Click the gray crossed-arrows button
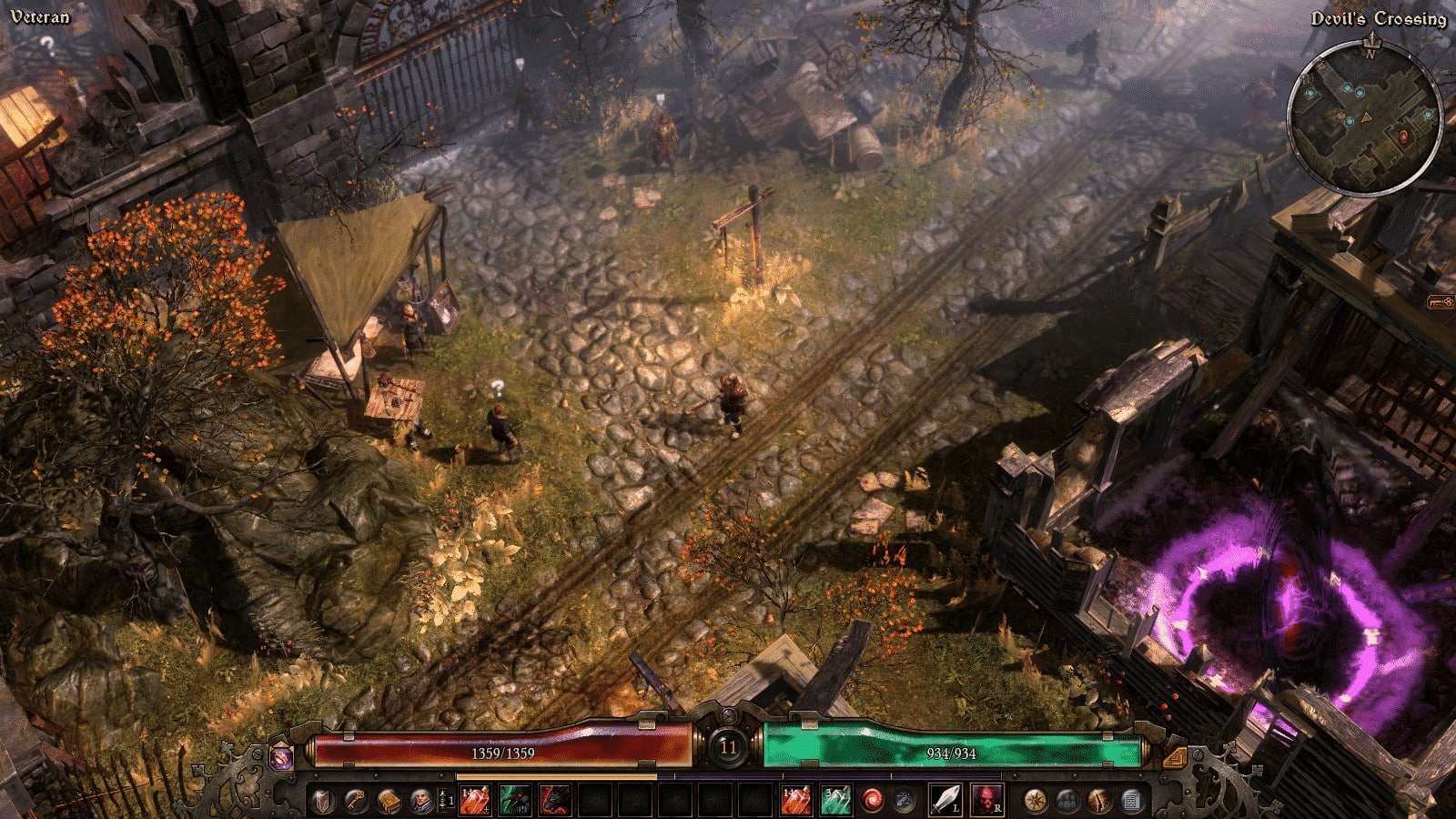Screen dimensions: 1456x819 904,801
